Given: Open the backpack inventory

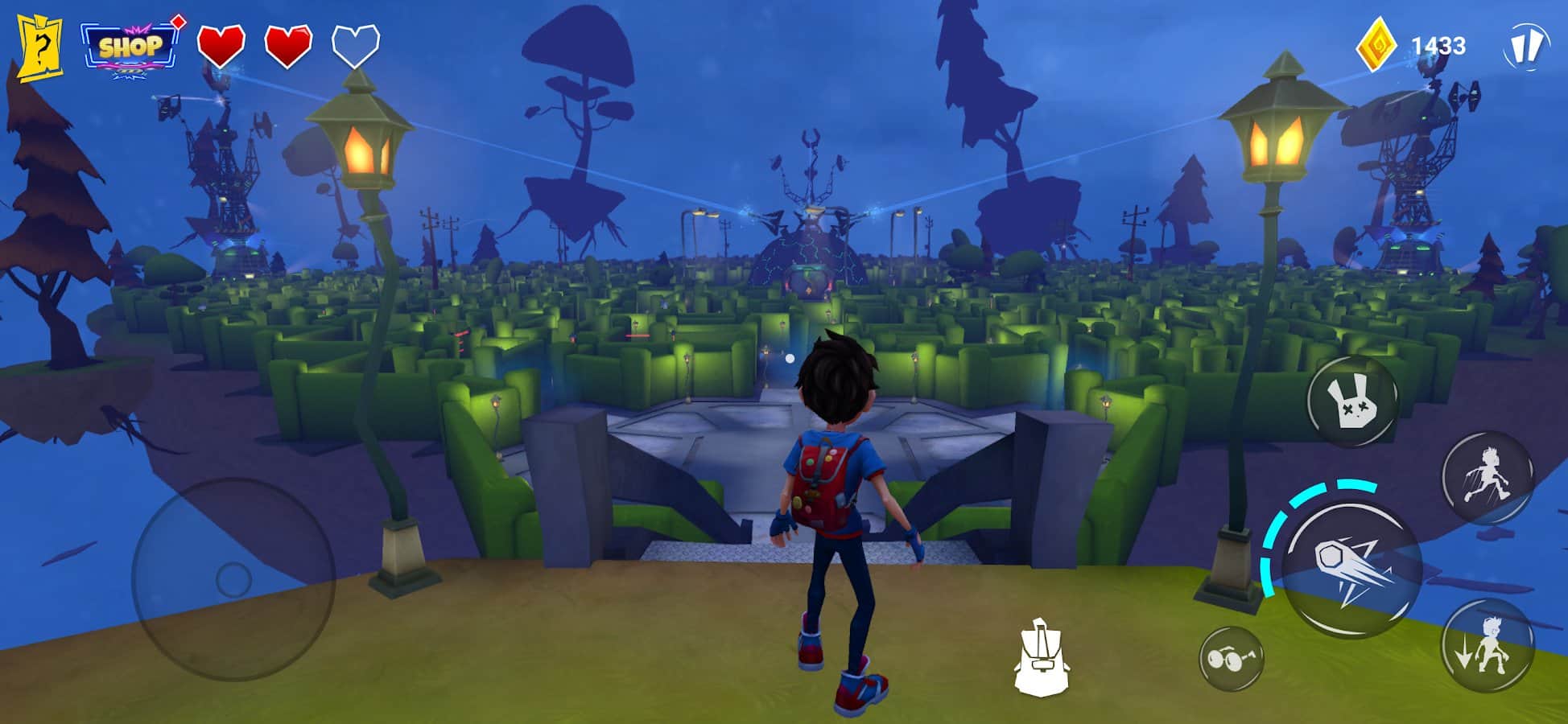Looking at the screenshot, I should [1041, 658].
